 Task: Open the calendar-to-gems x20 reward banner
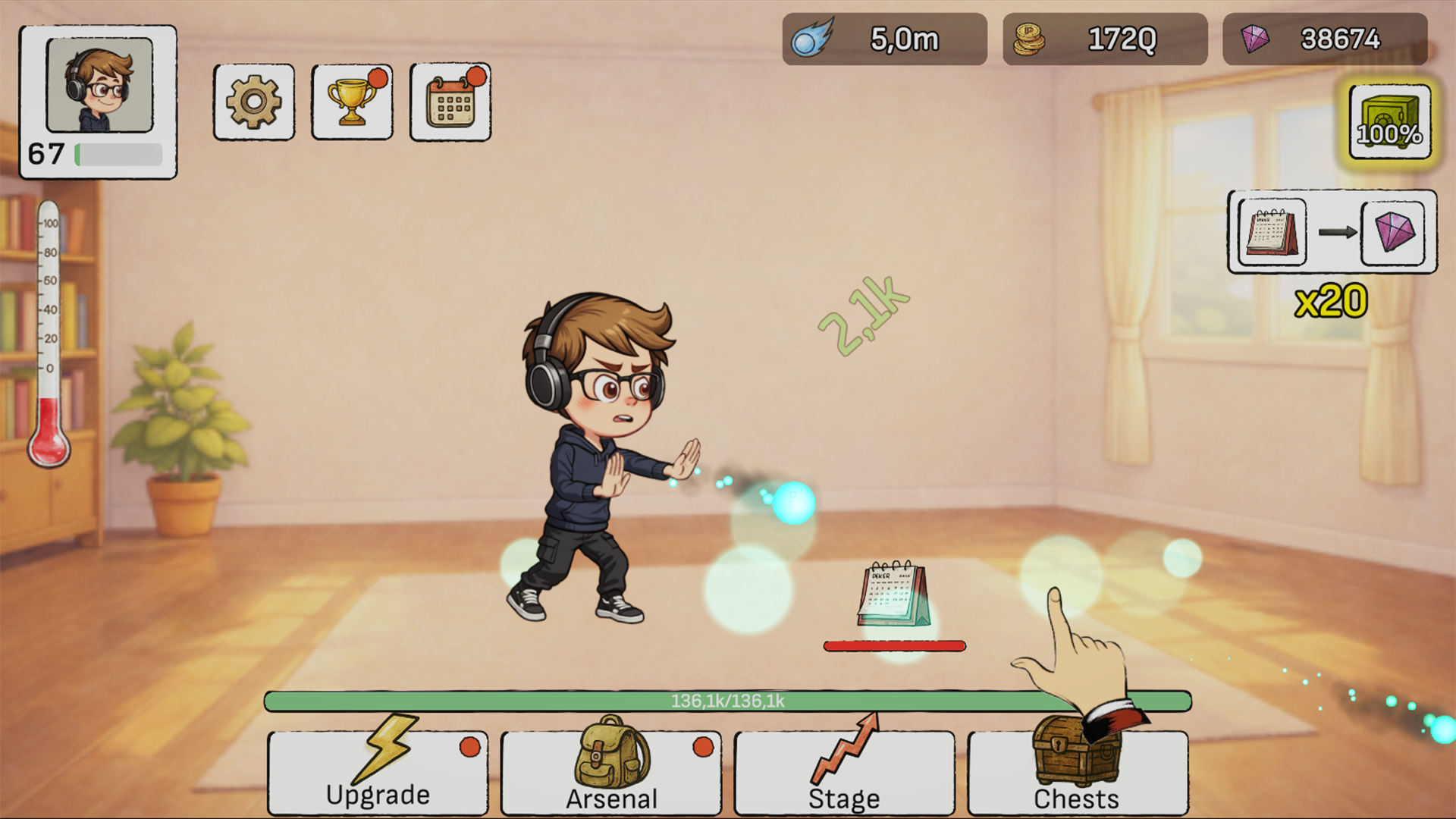(x=1331, y=233)
